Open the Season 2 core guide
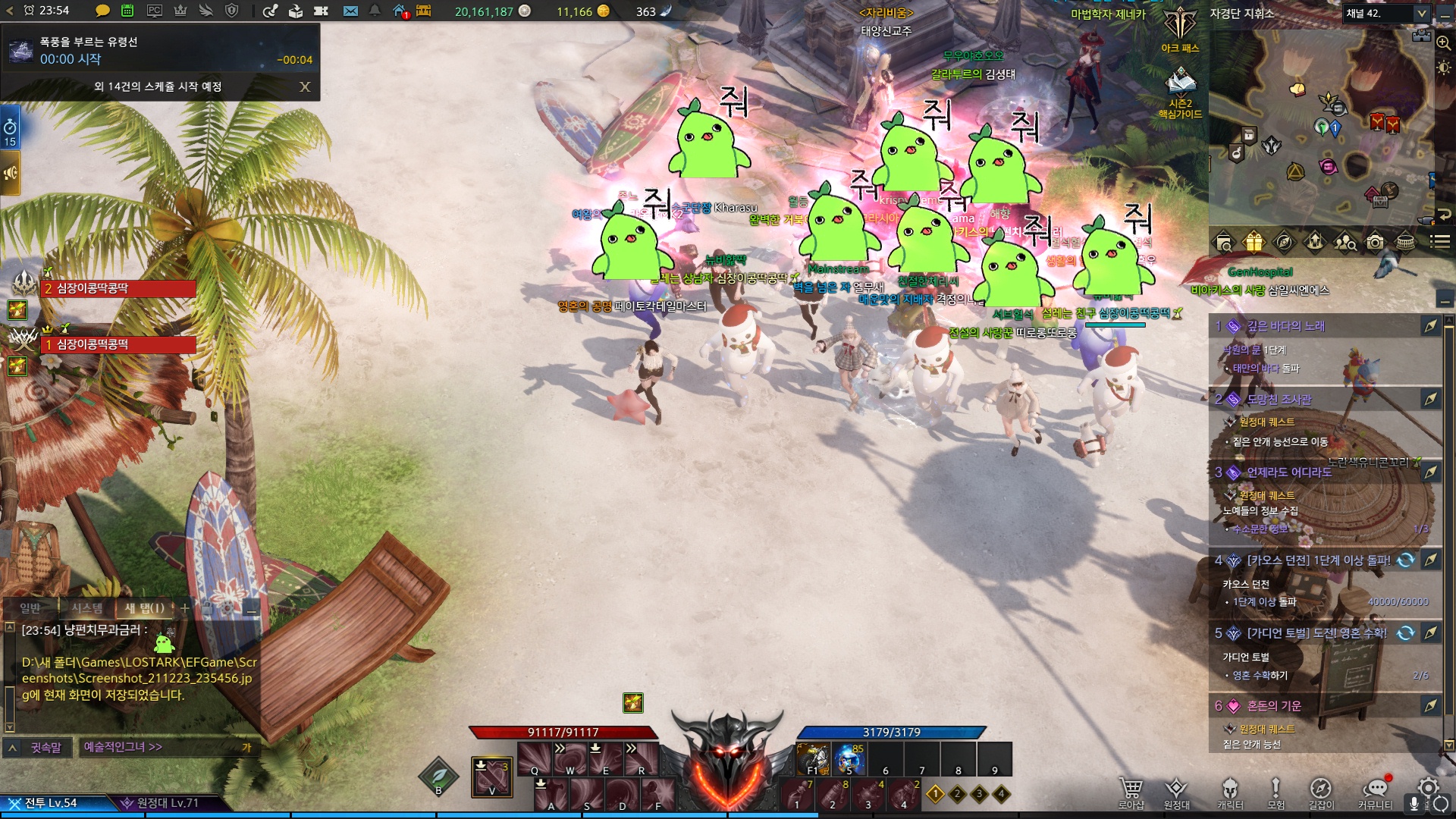The height and width of the screenshot is (819, 1456). coord(1180,91)
